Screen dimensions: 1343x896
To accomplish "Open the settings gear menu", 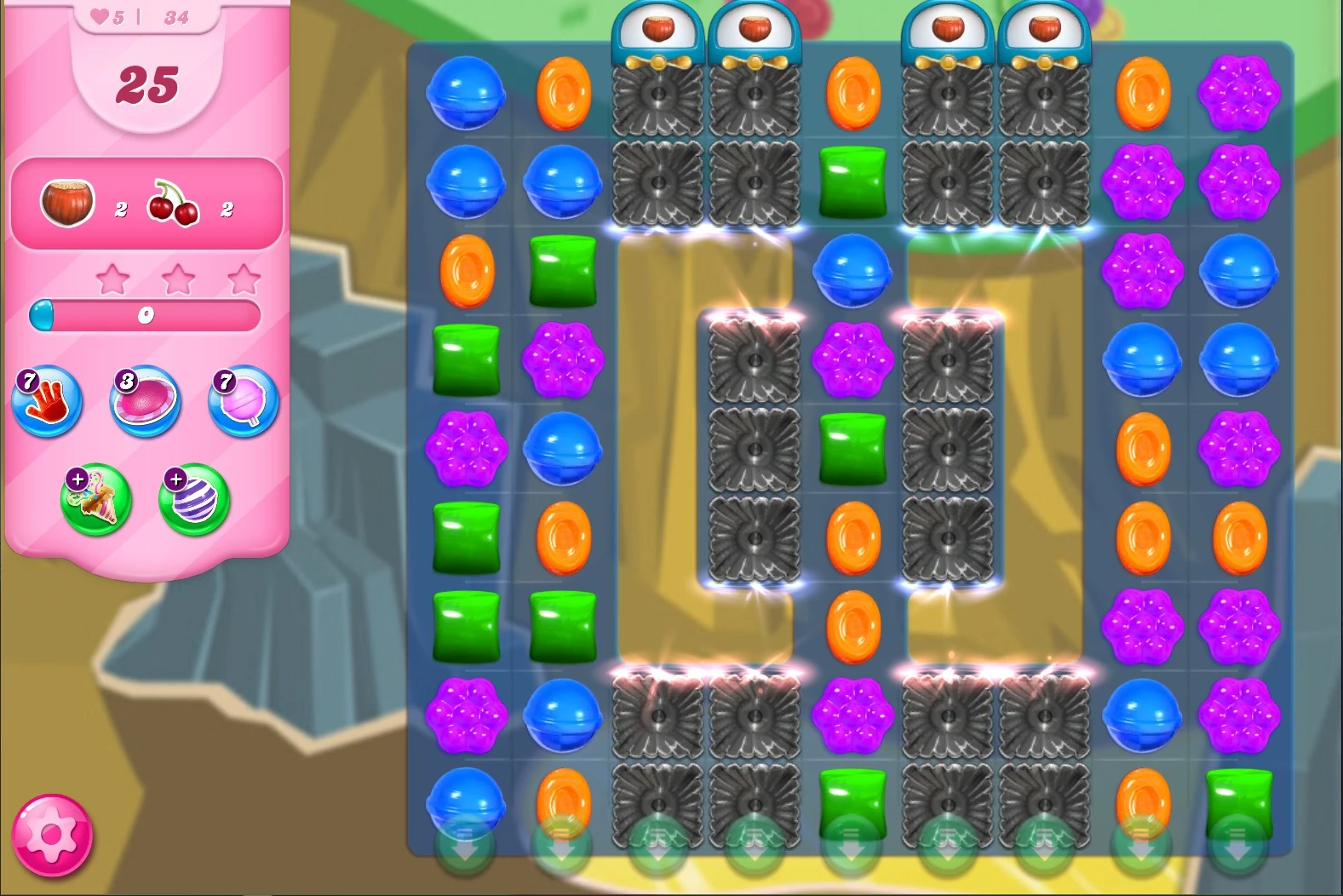I will coord(54,834).
